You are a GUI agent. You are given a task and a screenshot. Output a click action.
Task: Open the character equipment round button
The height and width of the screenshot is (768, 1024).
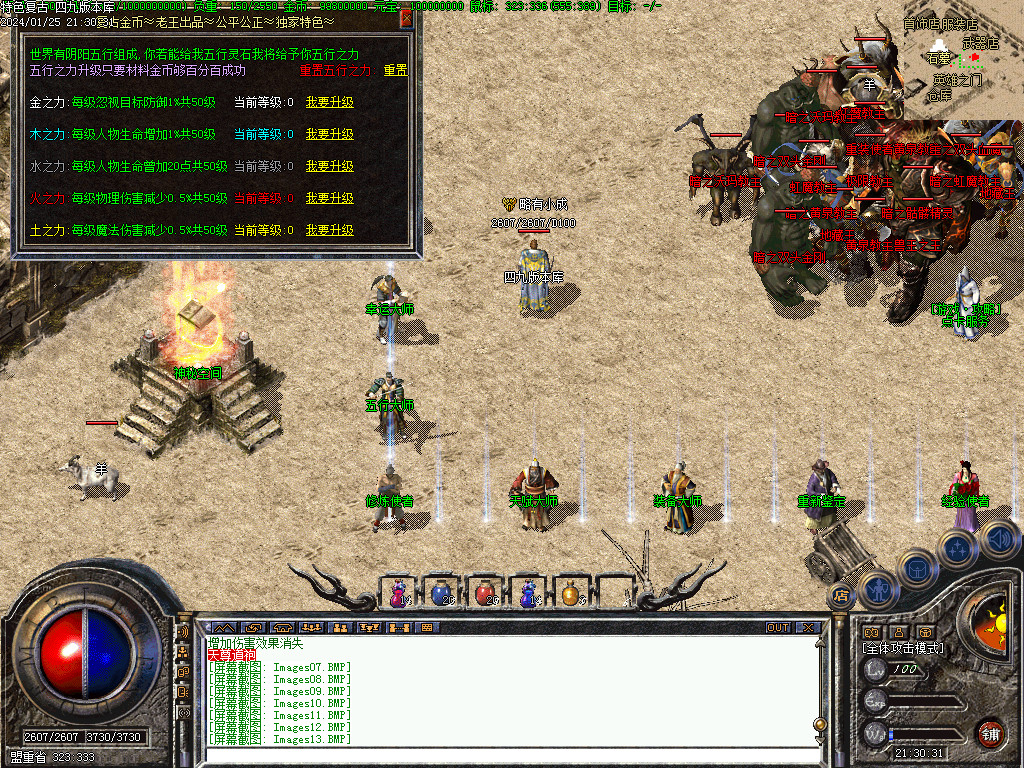878,590
